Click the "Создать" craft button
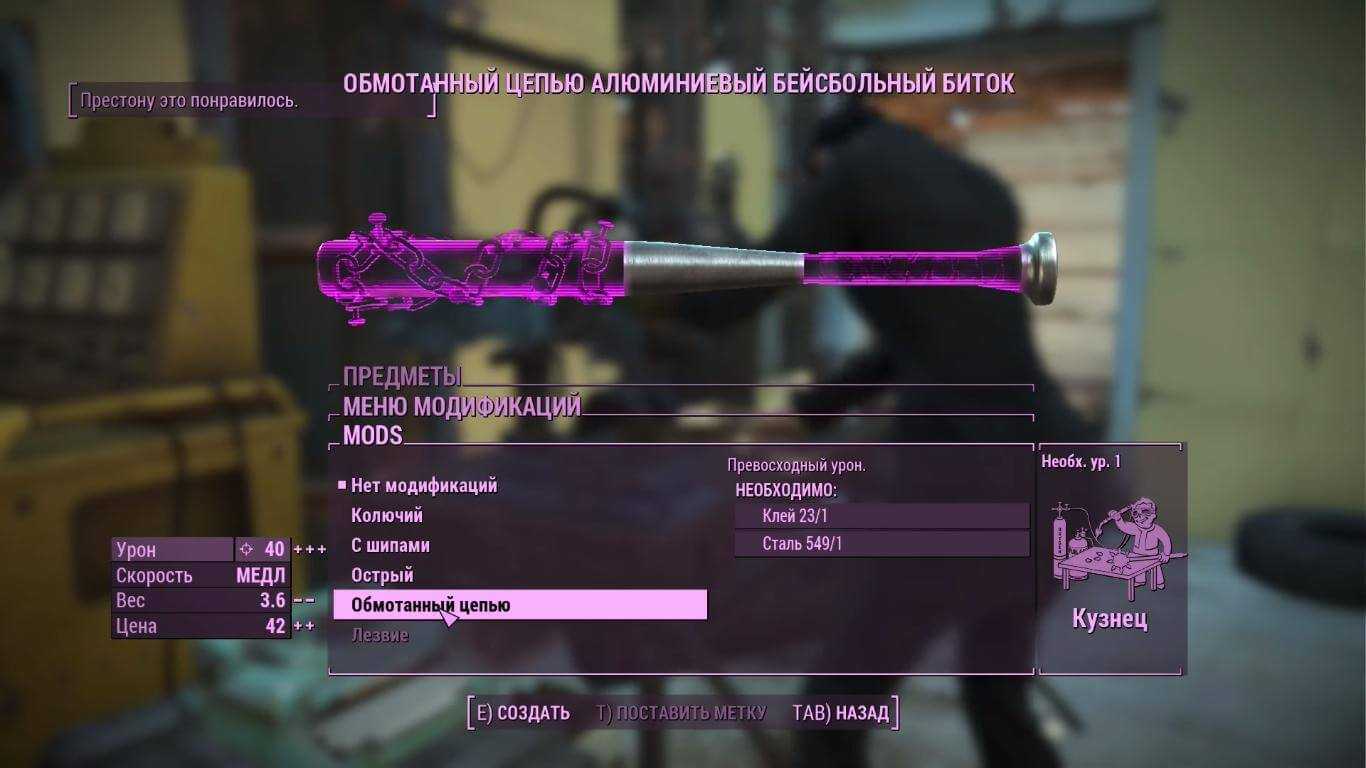The height and width of the screenshot is (768, 1366). (x=523, y=713)
